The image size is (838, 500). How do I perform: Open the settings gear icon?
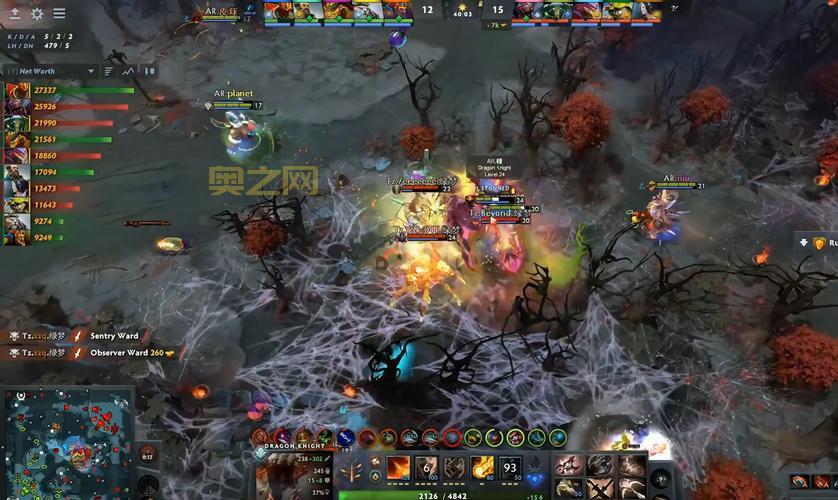click(37, 14)
